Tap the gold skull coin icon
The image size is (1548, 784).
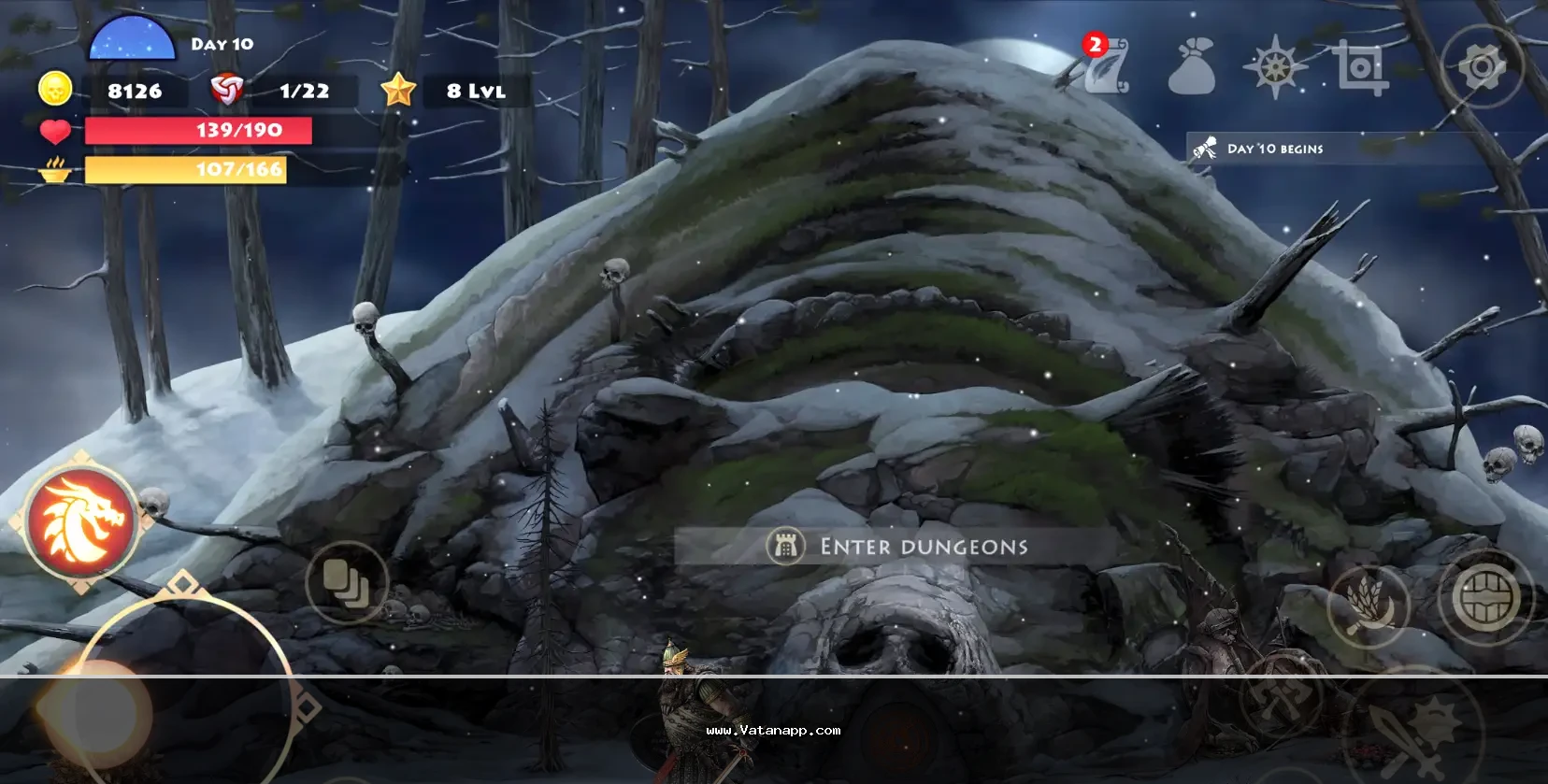tap(55, 90)
